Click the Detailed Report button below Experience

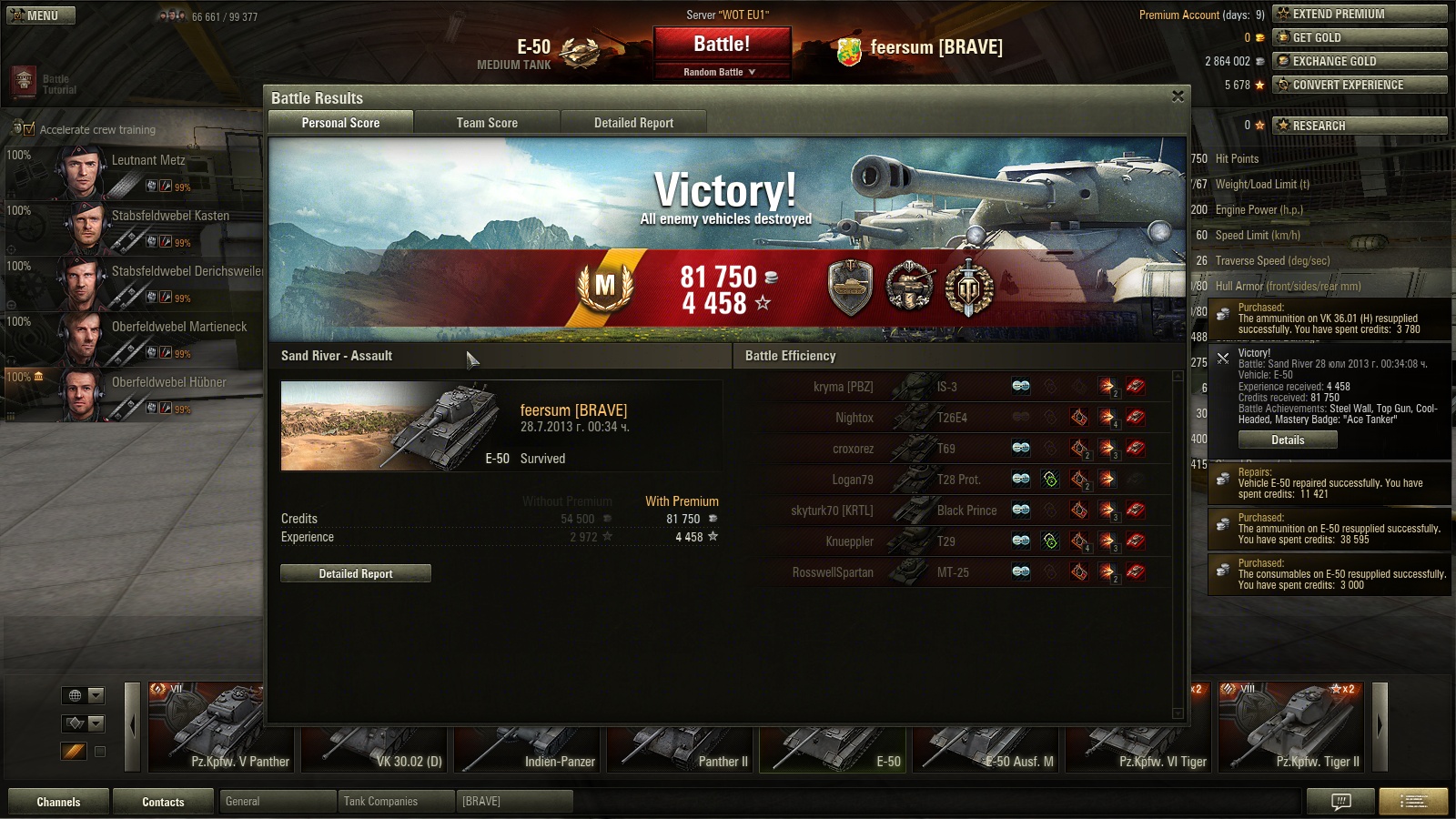(x=356, y=573)
